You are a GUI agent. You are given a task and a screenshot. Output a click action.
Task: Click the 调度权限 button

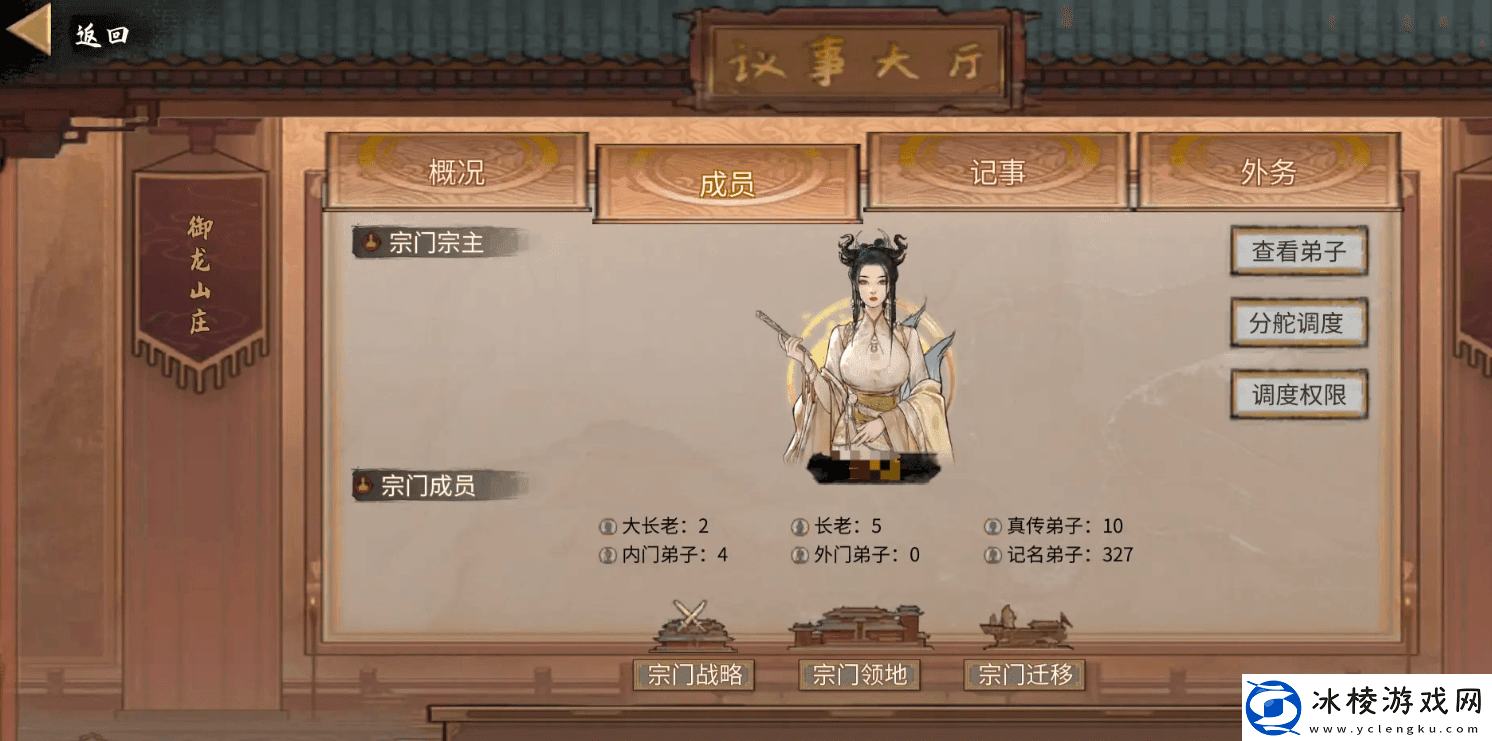click(1299, 394)
